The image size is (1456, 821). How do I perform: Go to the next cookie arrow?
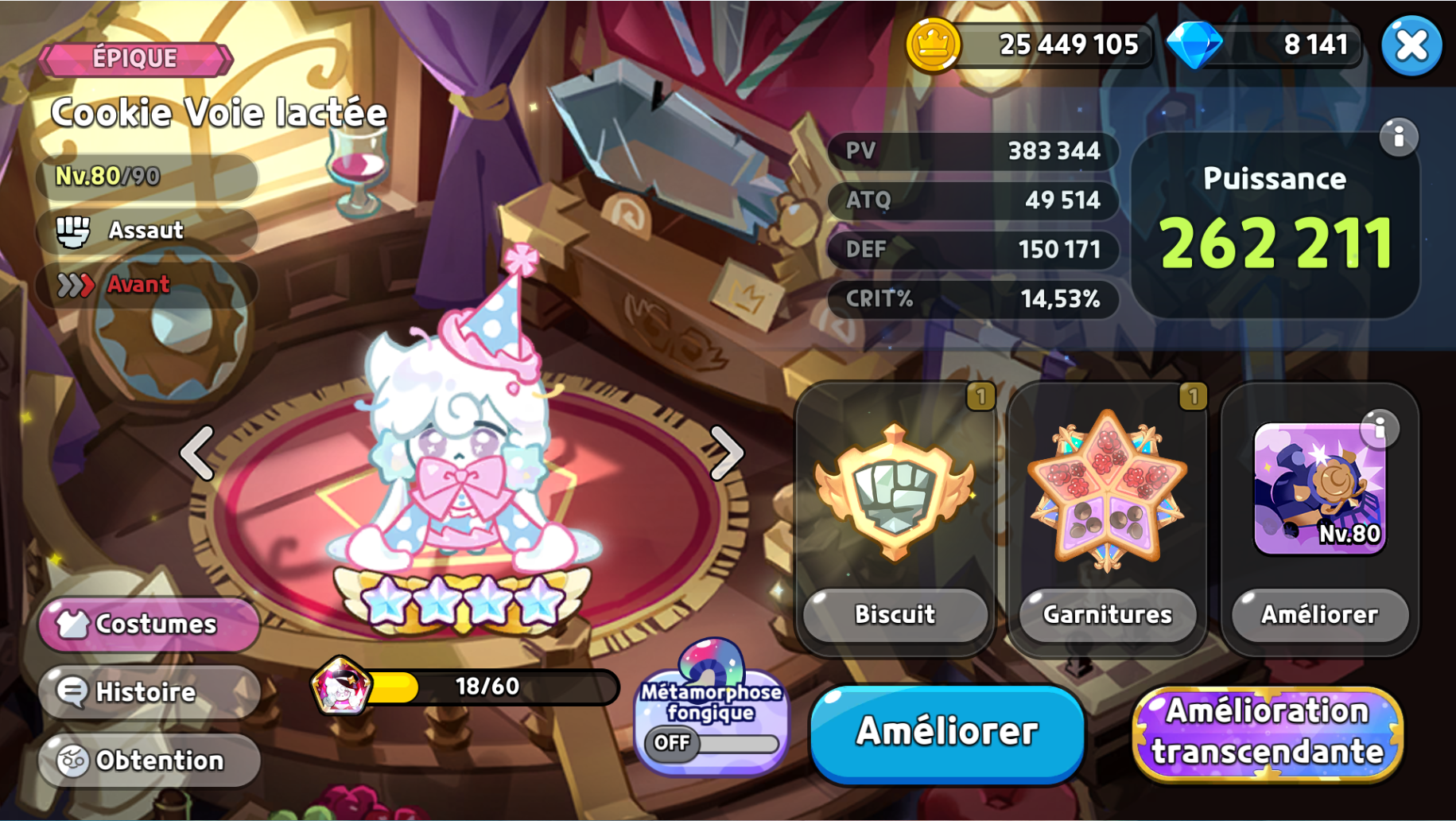tap(726, 453)
